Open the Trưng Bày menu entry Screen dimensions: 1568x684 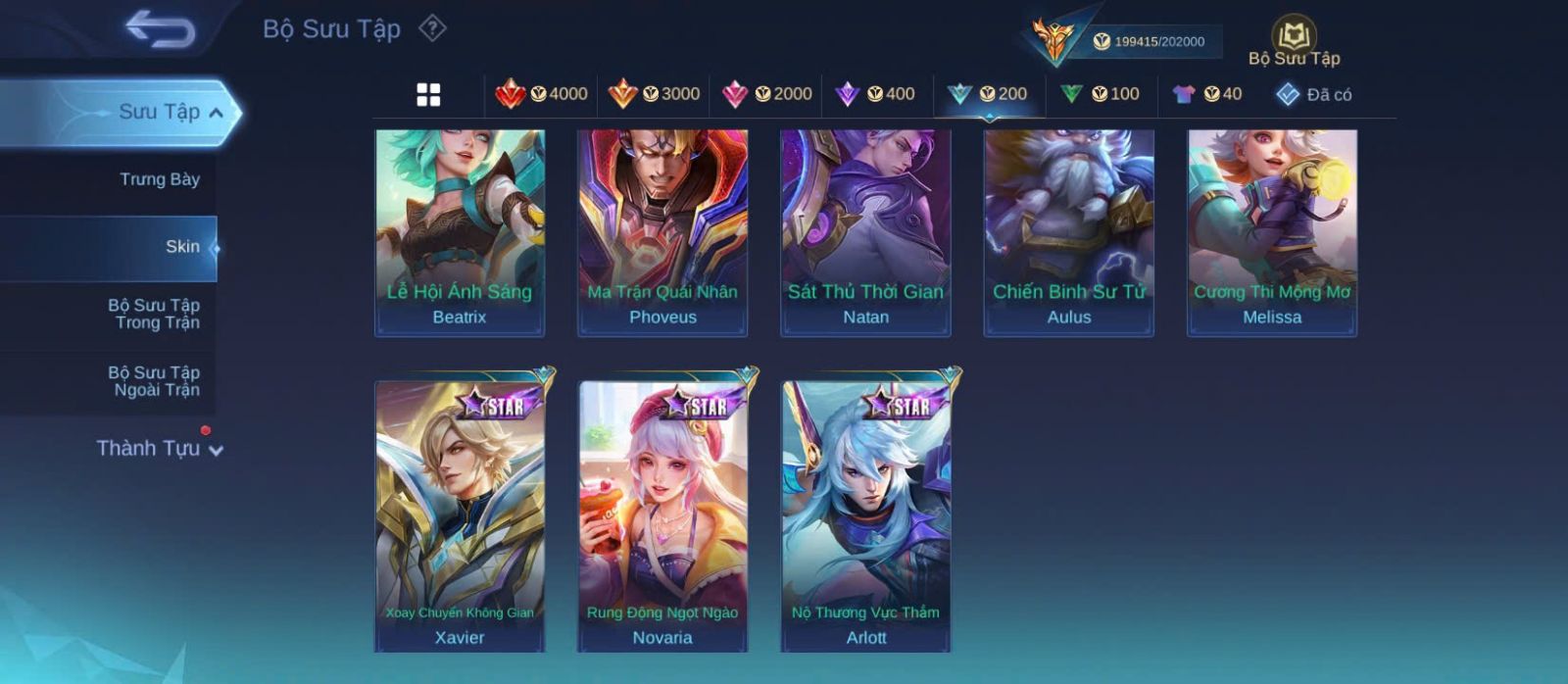point(159,179)
